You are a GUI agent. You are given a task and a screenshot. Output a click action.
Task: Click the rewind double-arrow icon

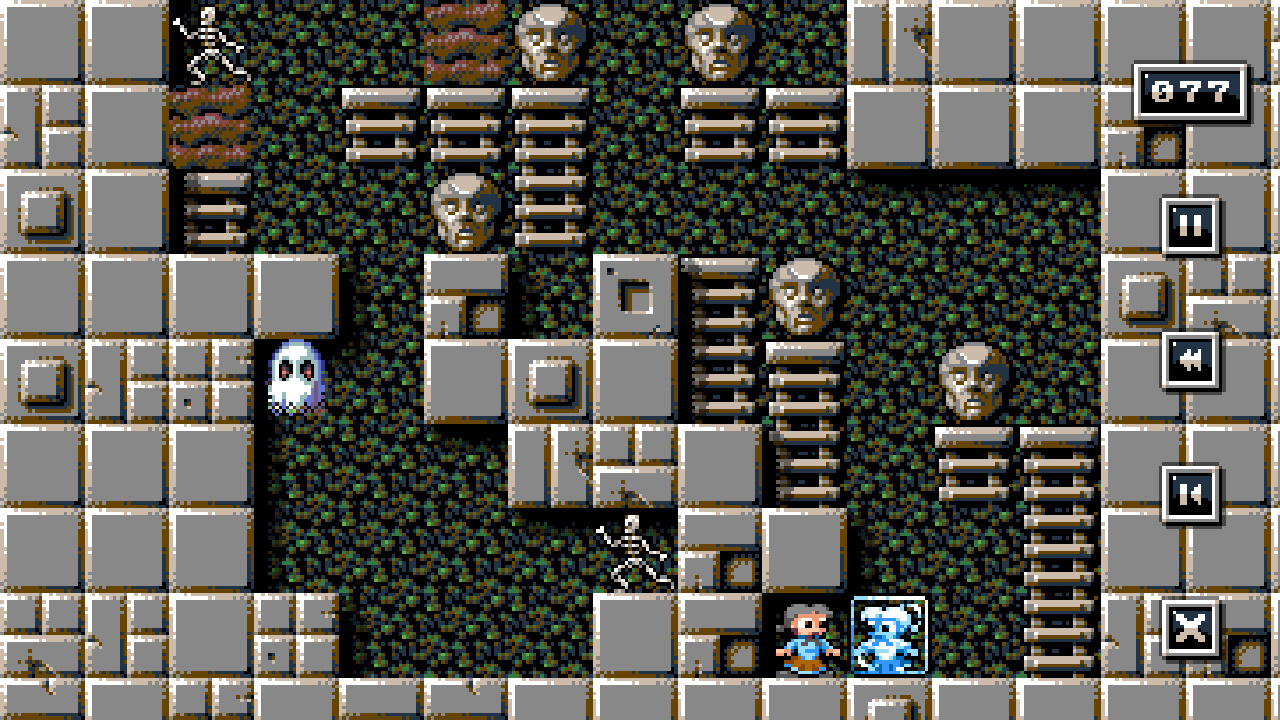1190,362
